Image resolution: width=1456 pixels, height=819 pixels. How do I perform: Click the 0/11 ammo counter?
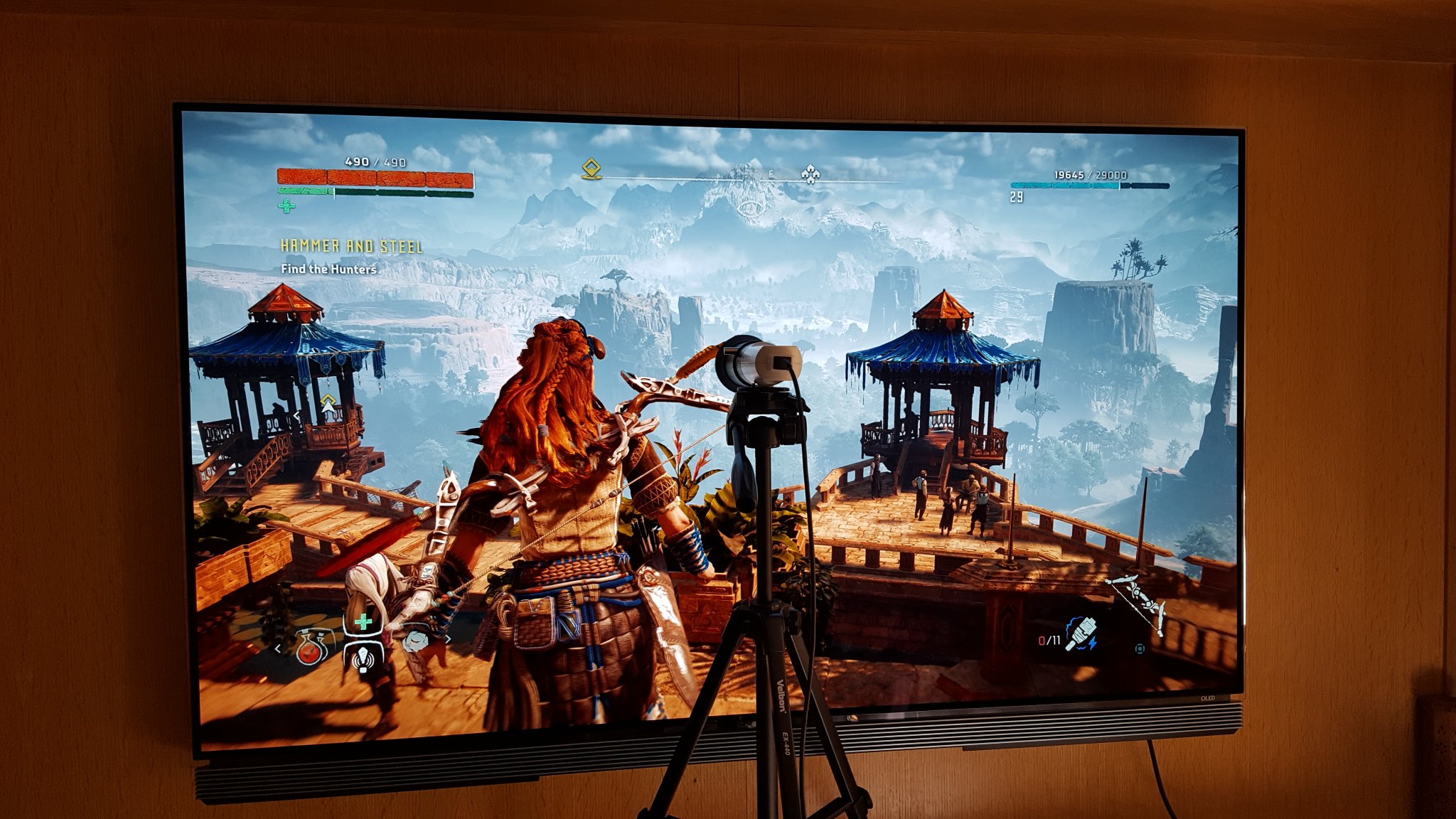(x=1049, y=641)
